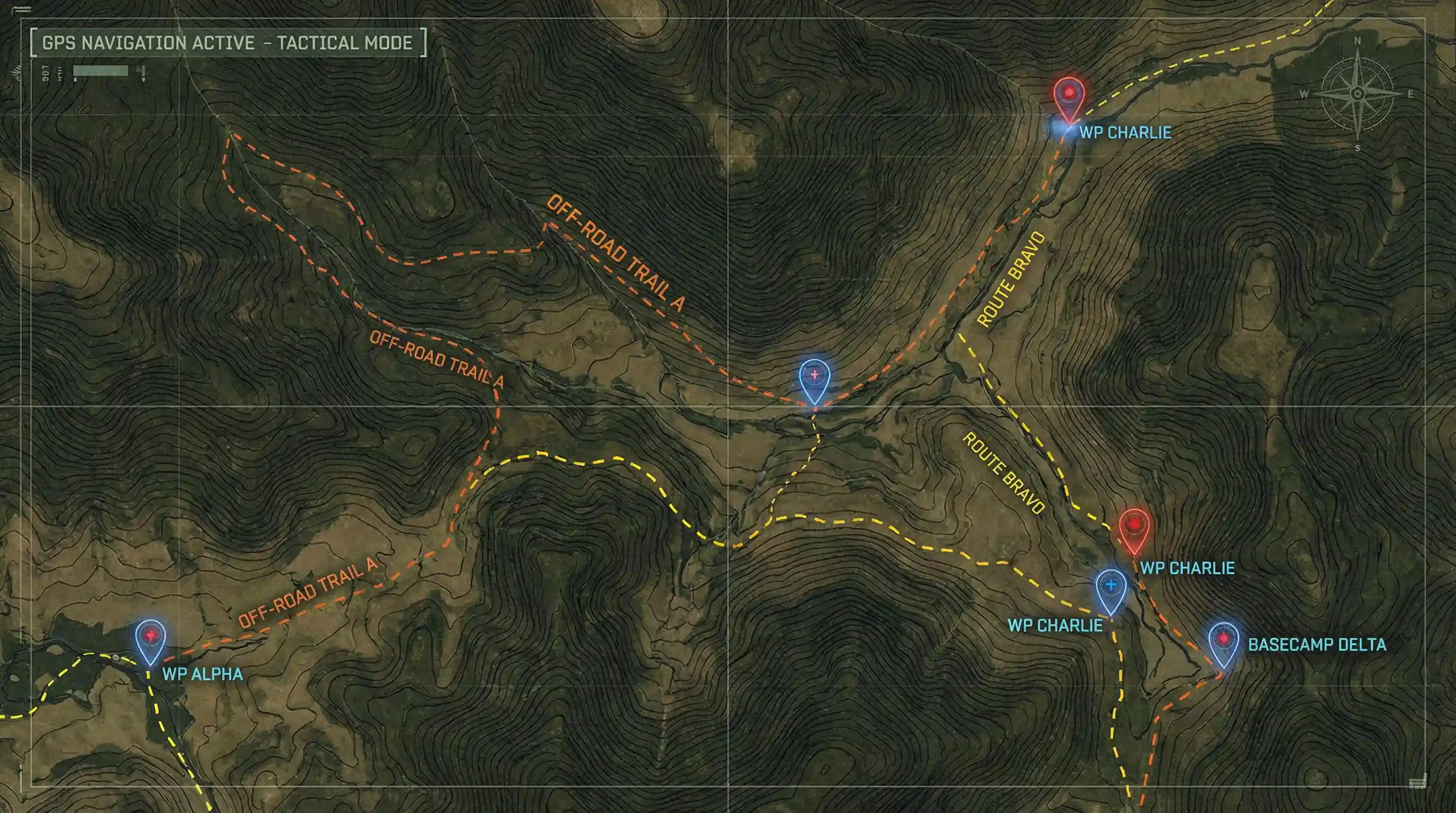
Task: Click the map scale bar
Action: 101,71
